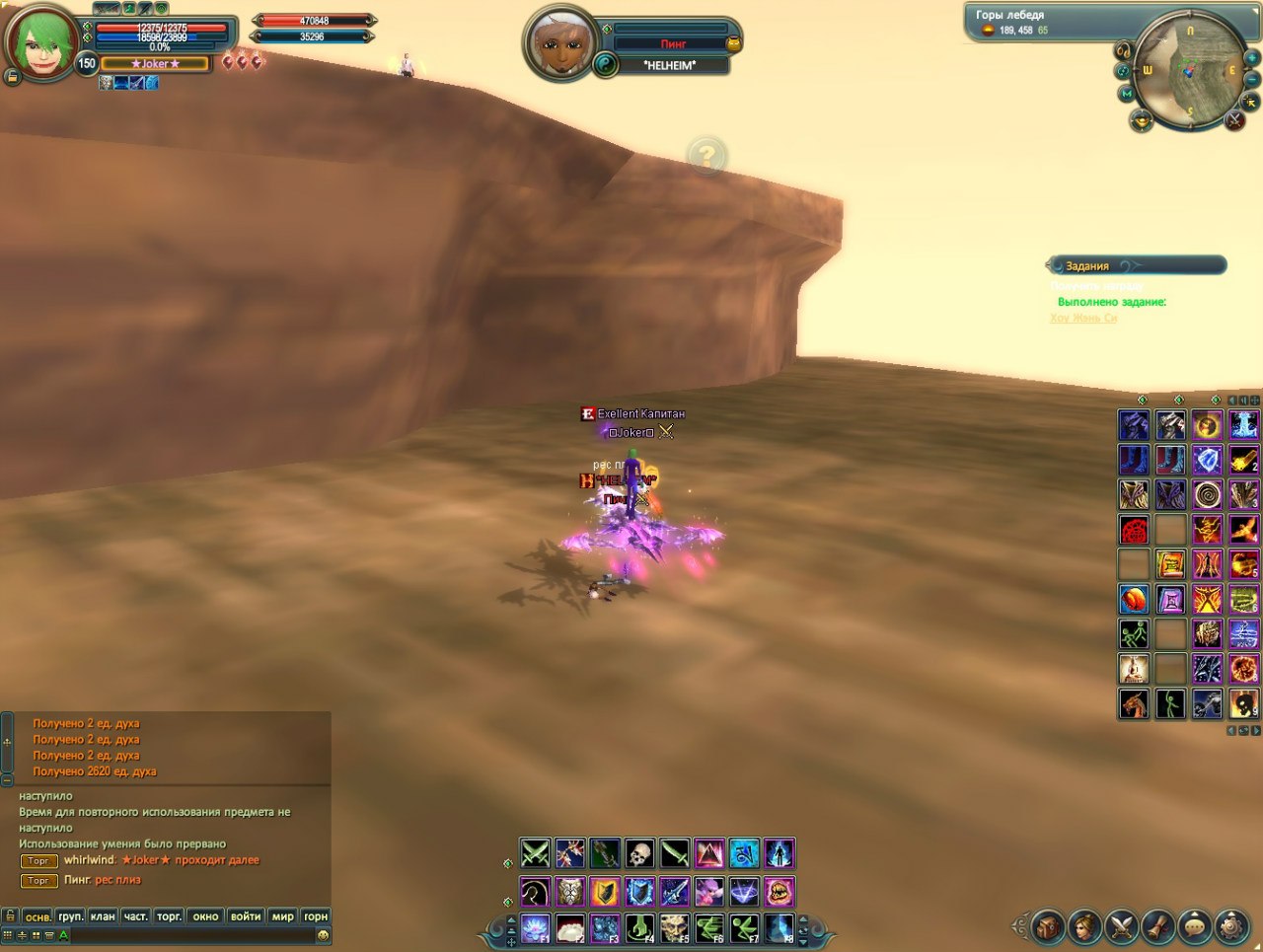The image size is (1263, 952).
Task: Toggle the chat window padlock icon
Action: [x=10, y=916]
